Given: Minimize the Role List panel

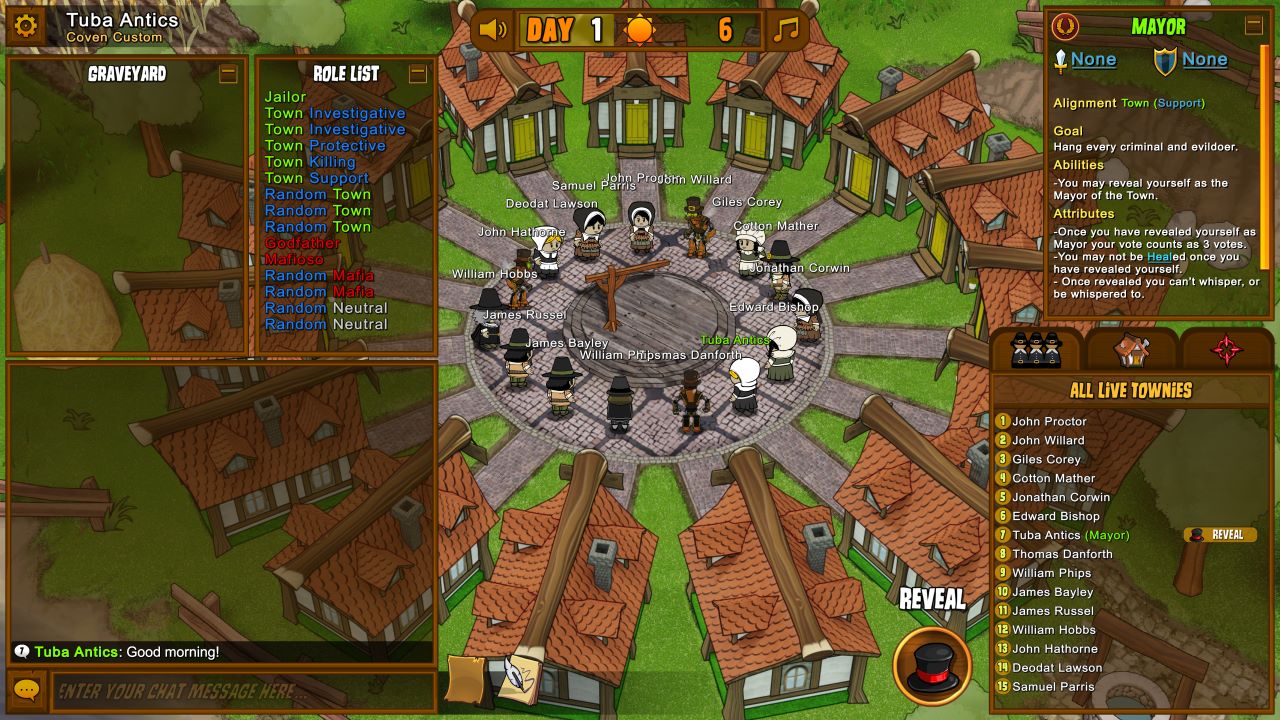Looking at the screenshot, I should click(418, 73).
